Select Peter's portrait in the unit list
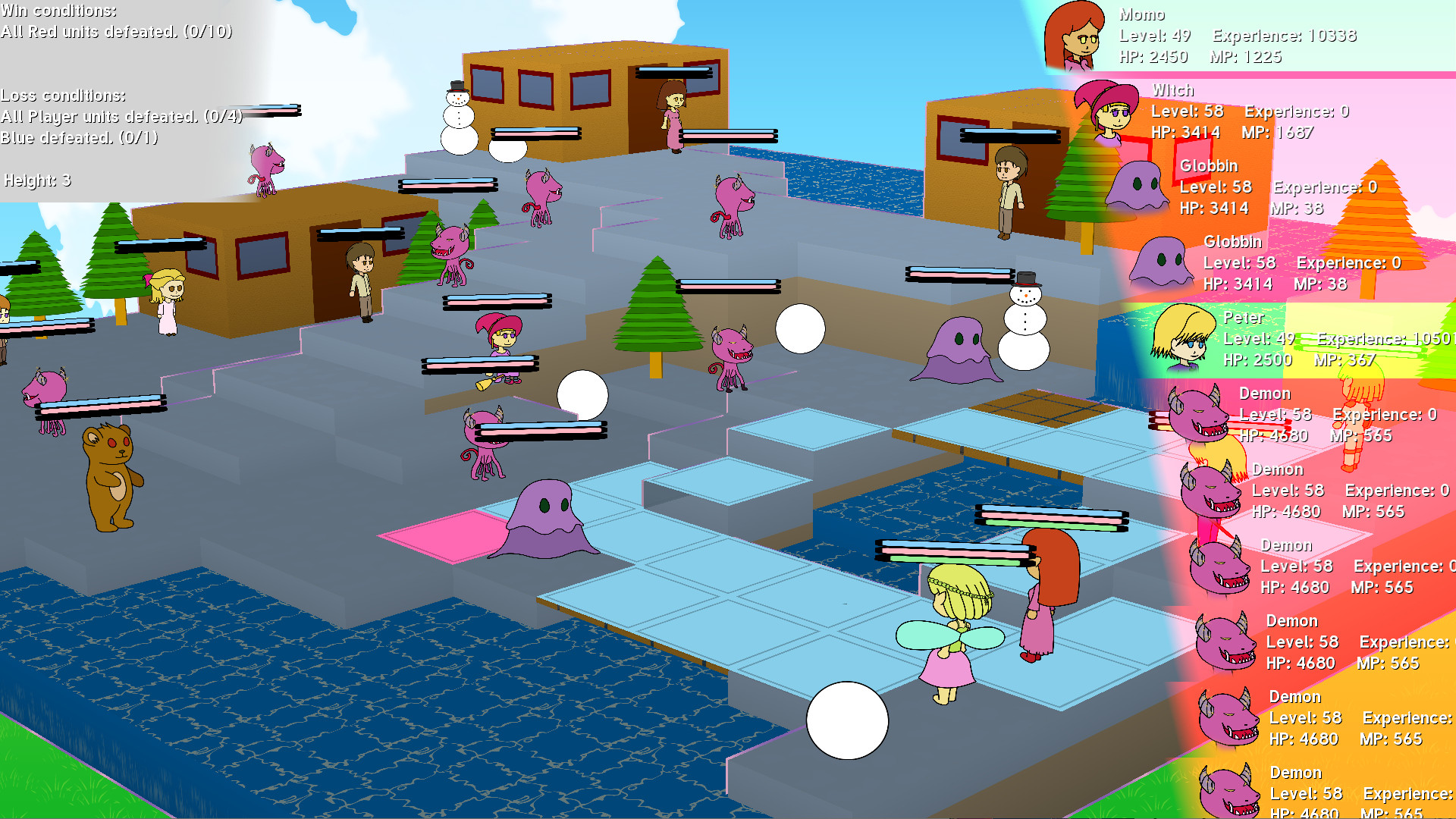1456x819 pixels. point(1183,337)
